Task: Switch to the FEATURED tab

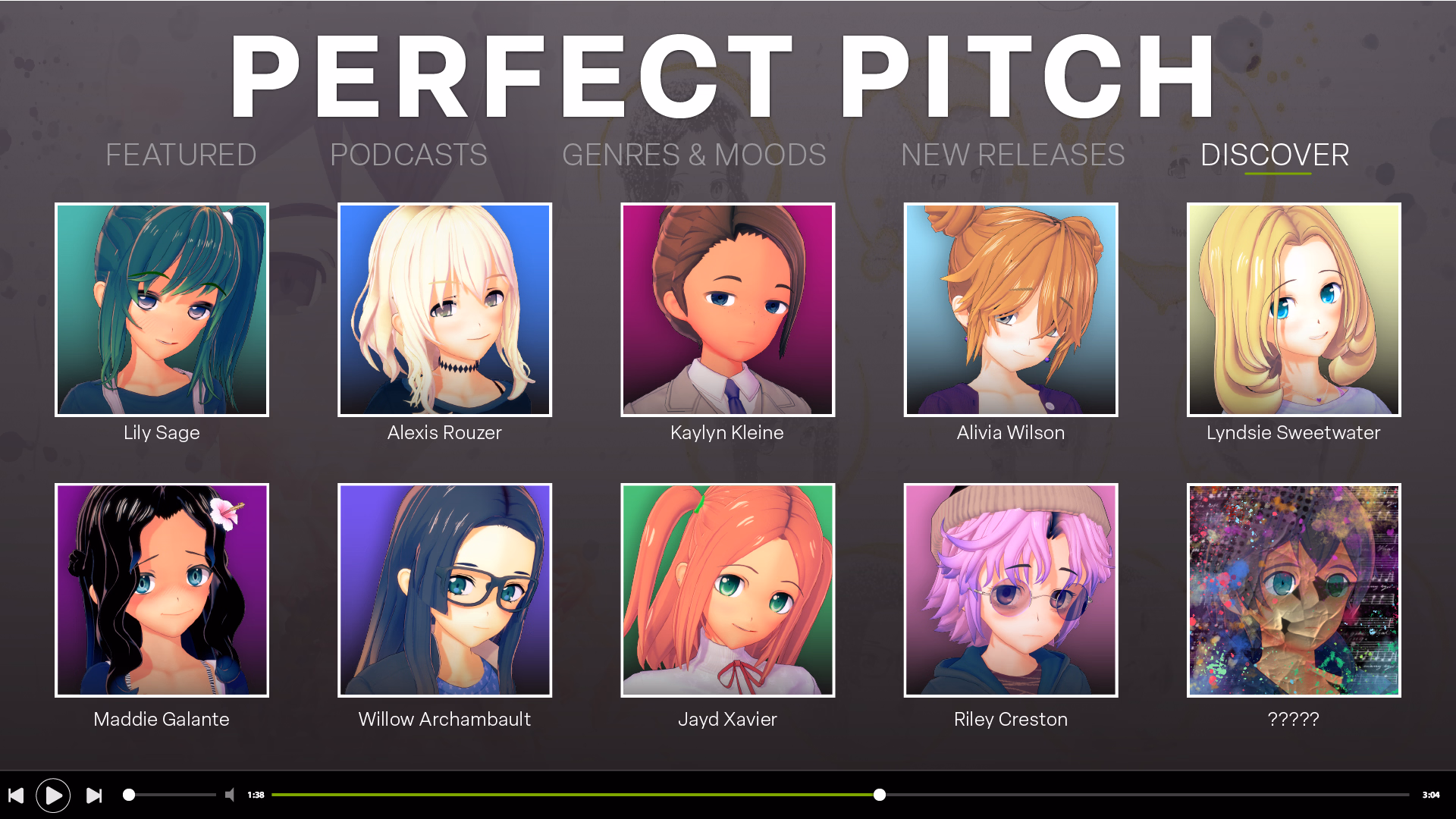Action: tap(181, 155)
